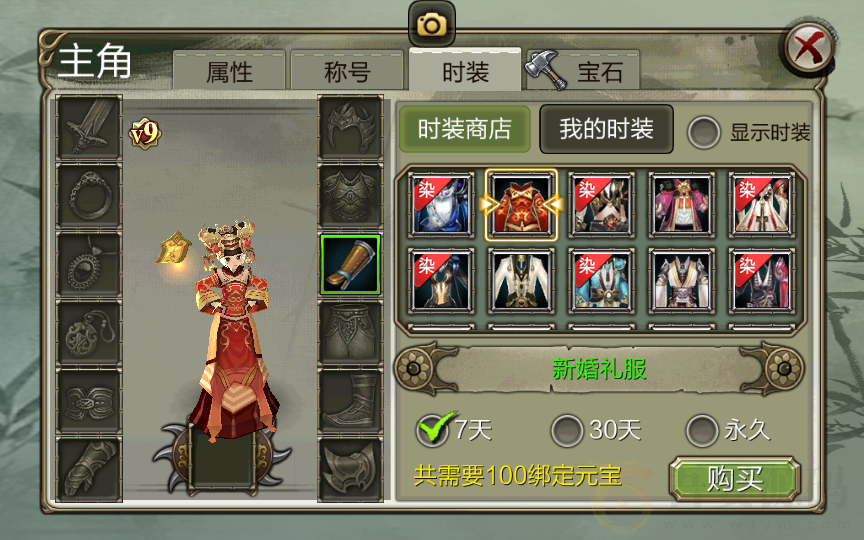Select the highlighted red wedding outfit thumbnail

tap(522, 205)
